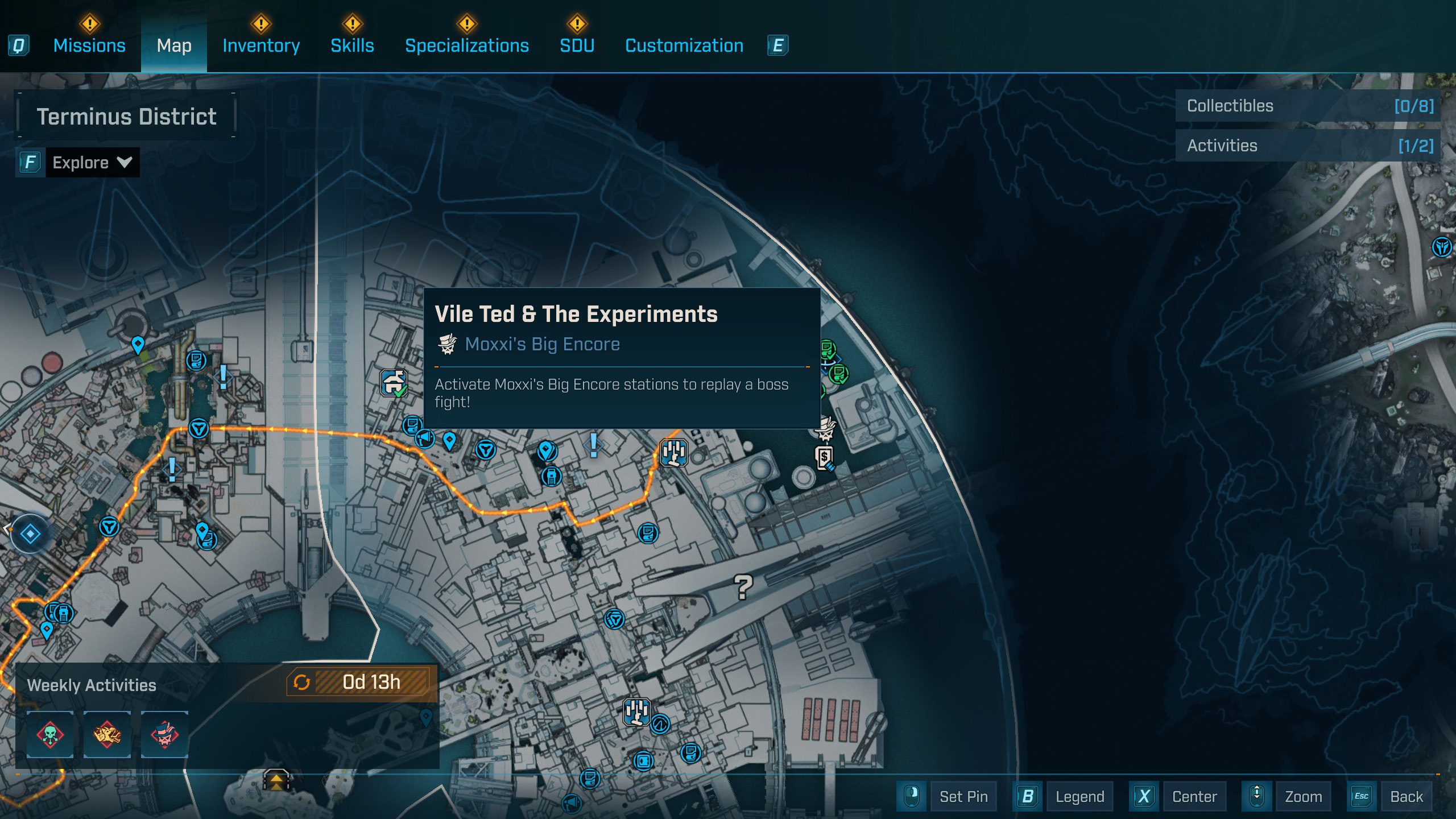
Task: Open the Explore filter dropdown
Action: click(x=92, y=163)
